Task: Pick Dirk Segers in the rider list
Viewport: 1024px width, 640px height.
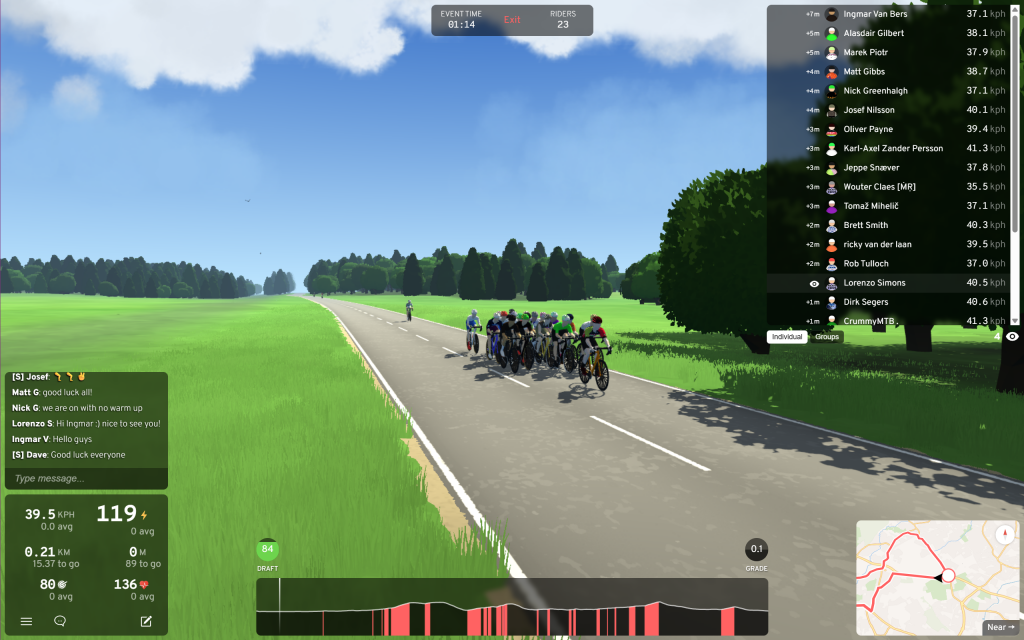Action: point(865,302)
